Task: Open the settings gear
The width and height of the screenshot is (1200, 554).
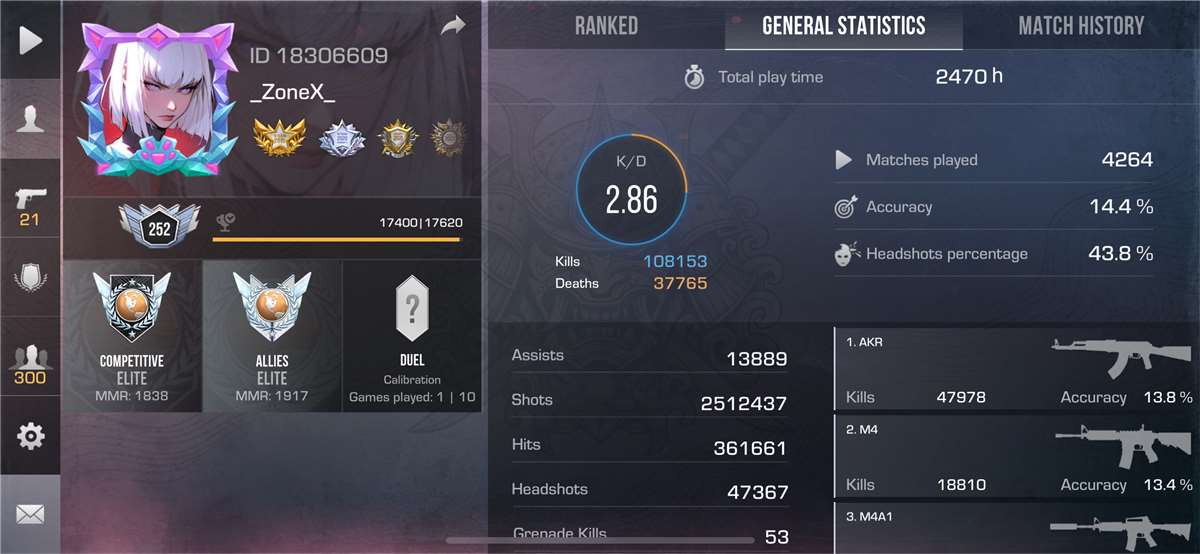Action: click(x=30, y=436)
